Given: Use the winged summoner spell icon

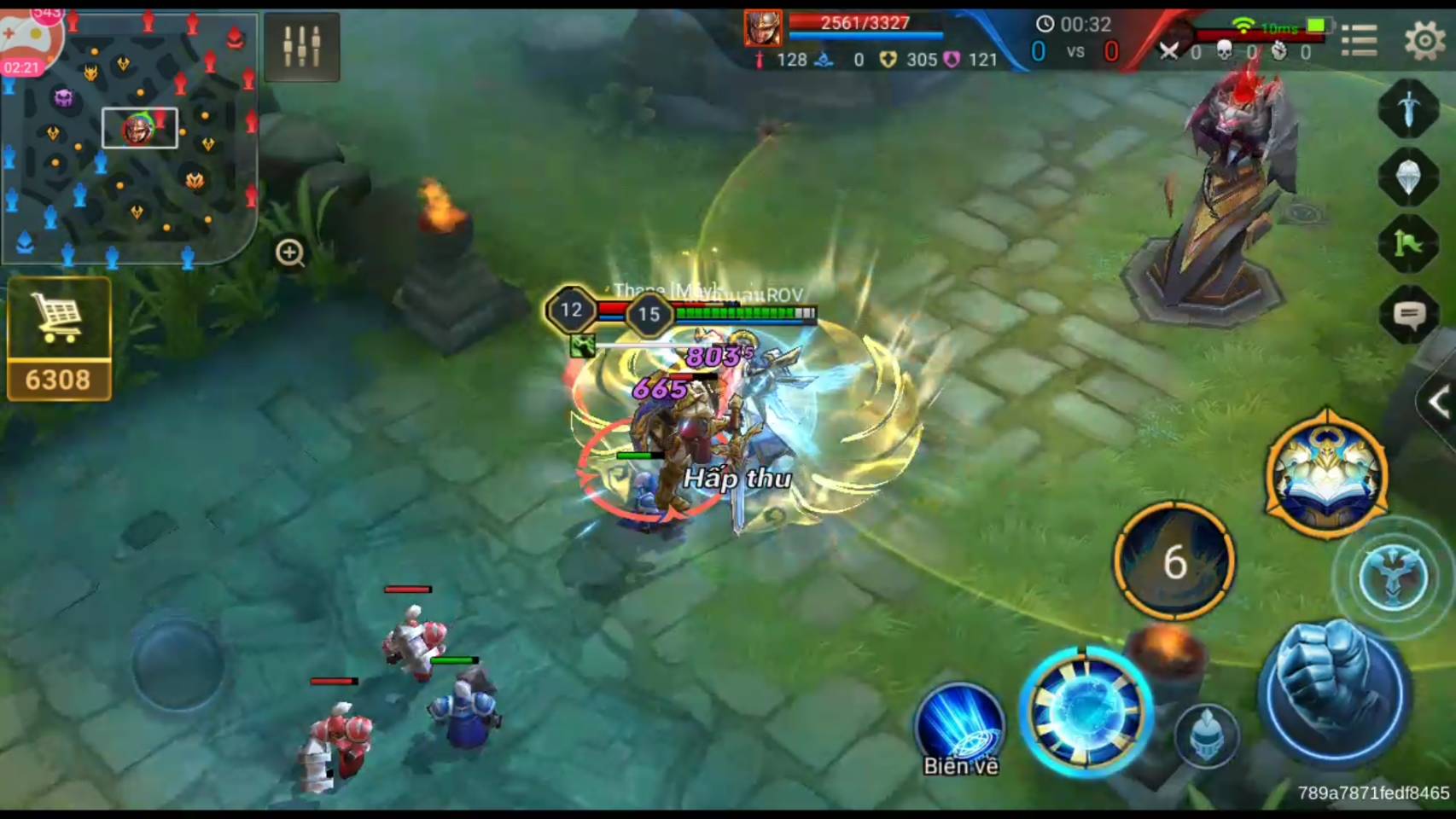Looking at the screenshot, I should 1393,578.
